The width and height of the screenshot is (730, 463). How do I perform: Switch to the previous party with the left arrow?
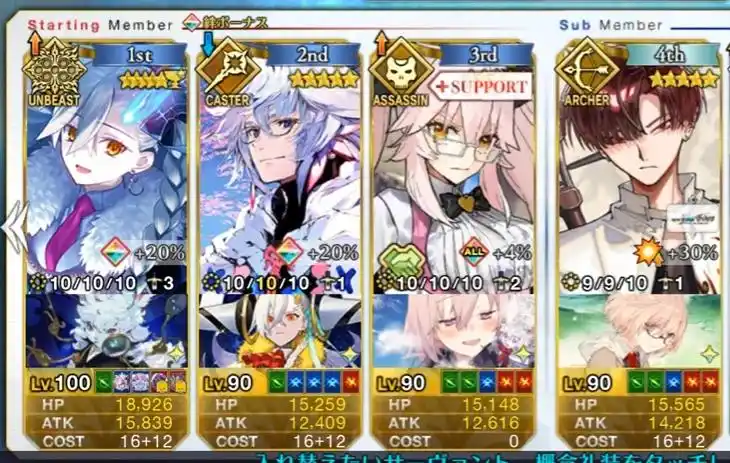pos(13,228)
